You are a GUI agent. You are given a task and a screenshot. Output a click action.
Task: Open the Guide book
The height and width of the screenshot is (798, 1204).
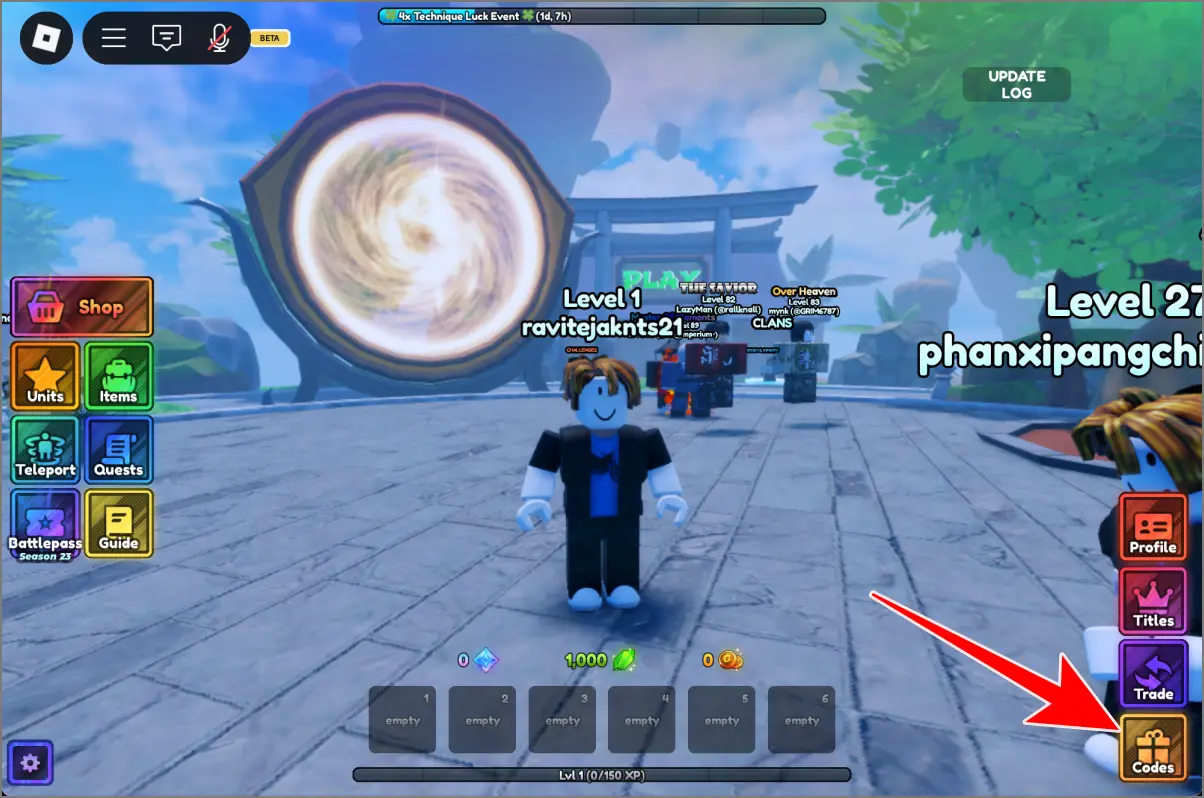click(118, 524)
